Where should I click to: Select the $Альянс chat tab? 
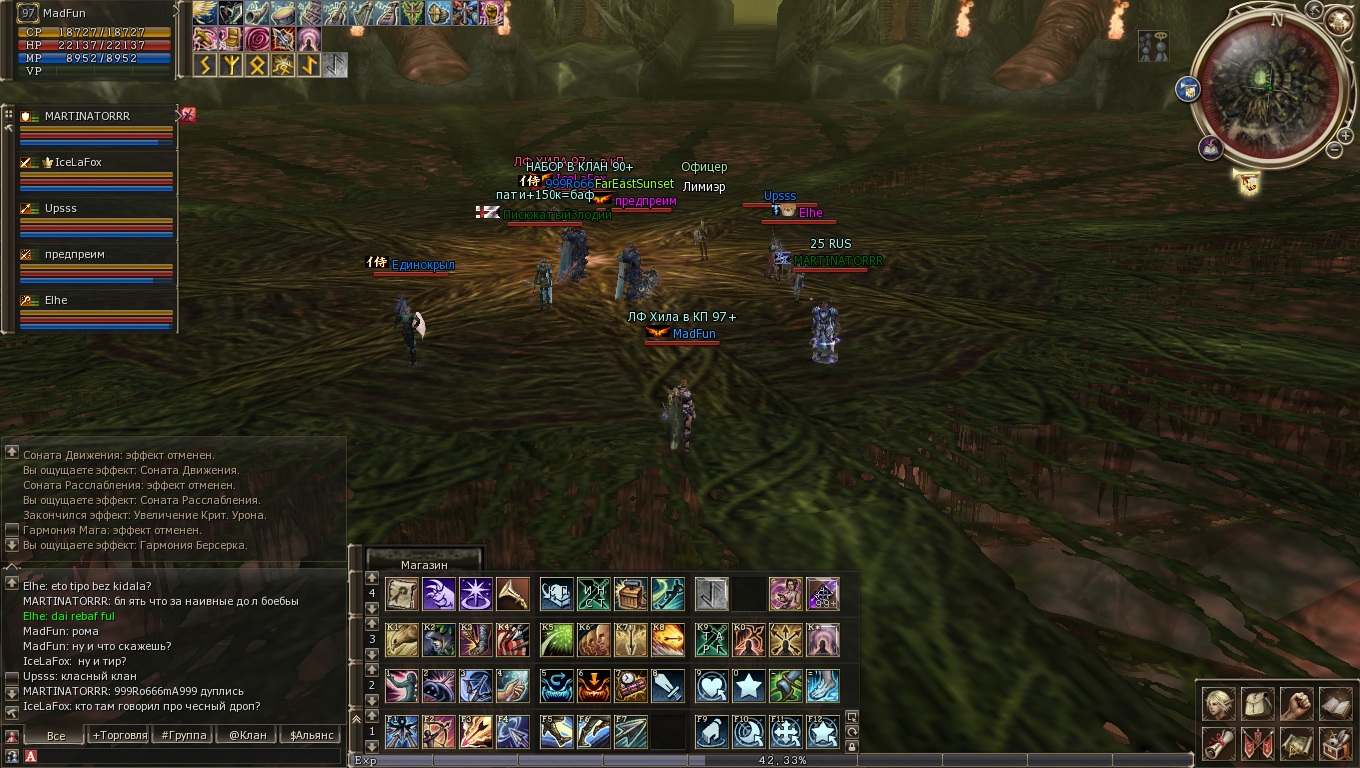[310, 735]
